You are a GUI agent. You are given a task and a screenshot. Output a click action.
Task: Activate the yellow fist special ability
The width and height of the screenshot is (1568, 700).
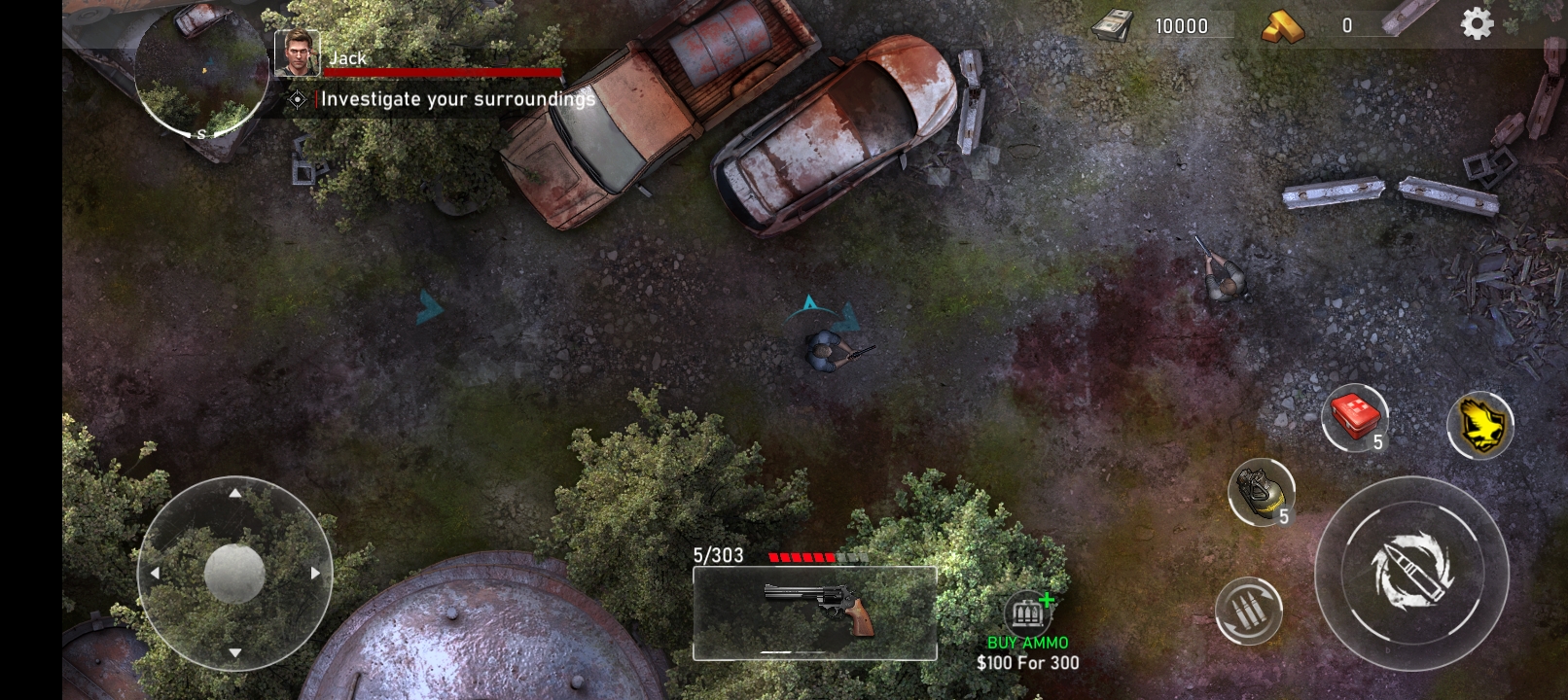(1479, 425)
